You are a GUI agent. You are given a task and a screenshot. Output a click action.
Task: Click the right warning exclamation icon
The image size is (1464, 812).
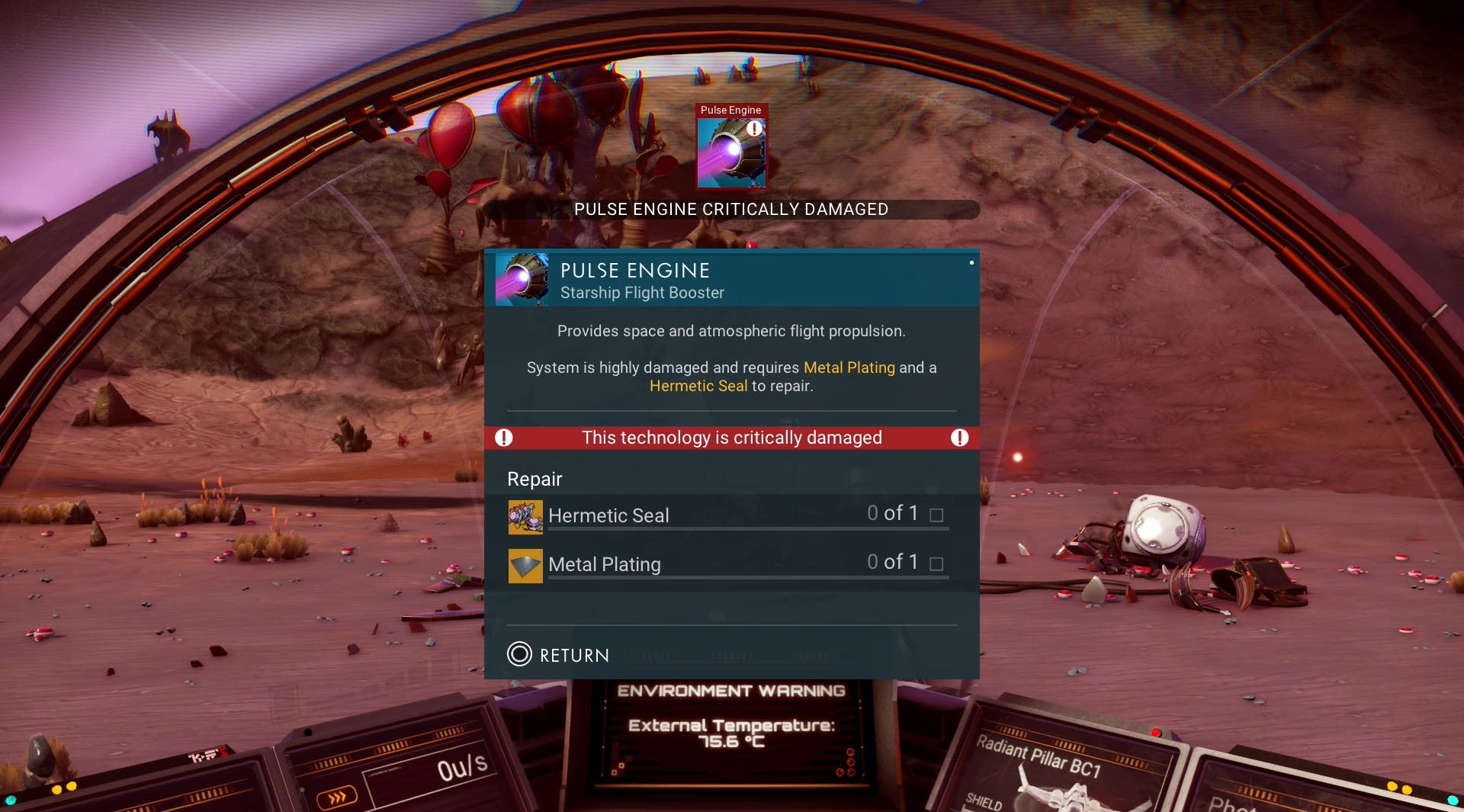point(960,438)
